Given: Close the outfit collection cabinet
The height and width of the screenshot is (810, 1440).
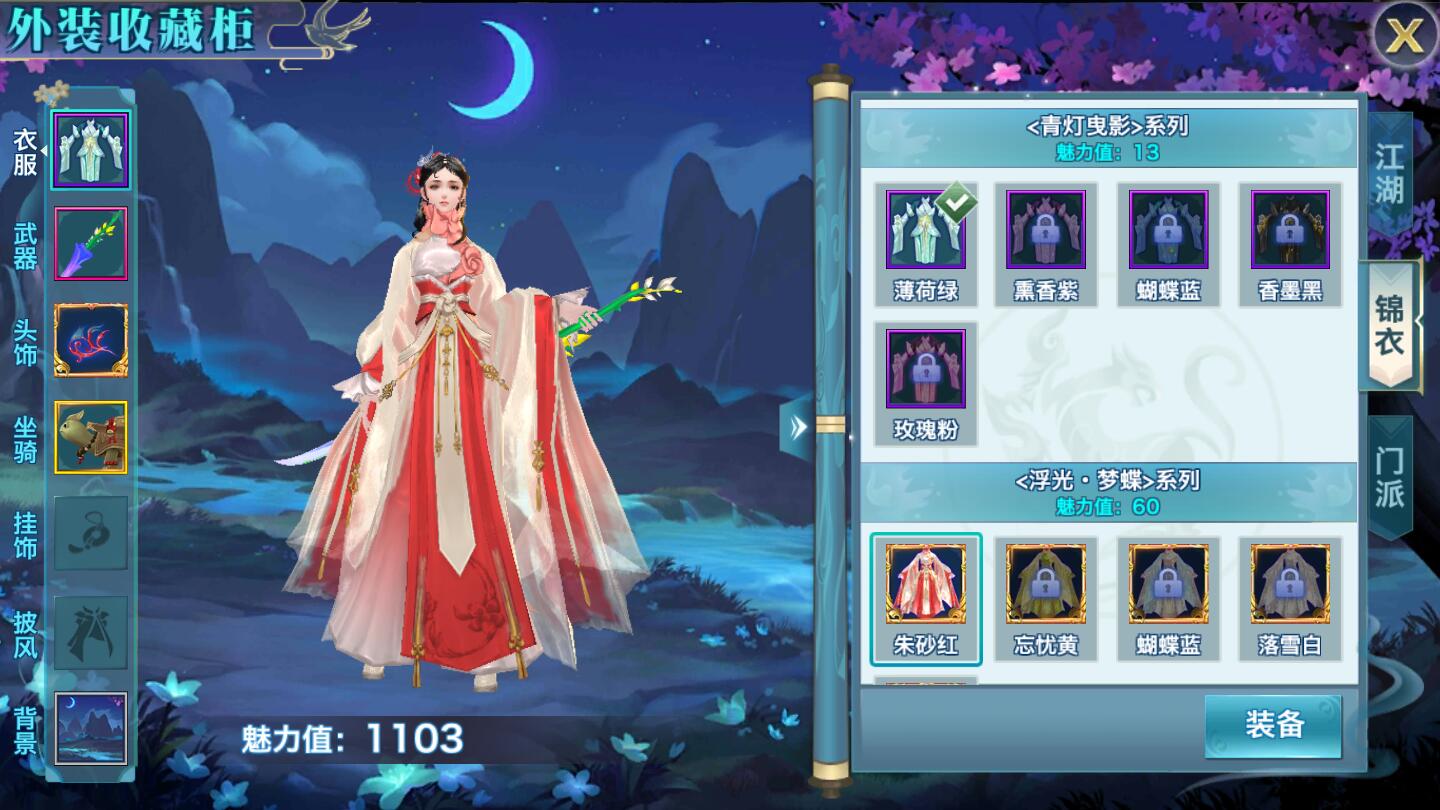Looking at the screenshot, I should point(1403,37).
